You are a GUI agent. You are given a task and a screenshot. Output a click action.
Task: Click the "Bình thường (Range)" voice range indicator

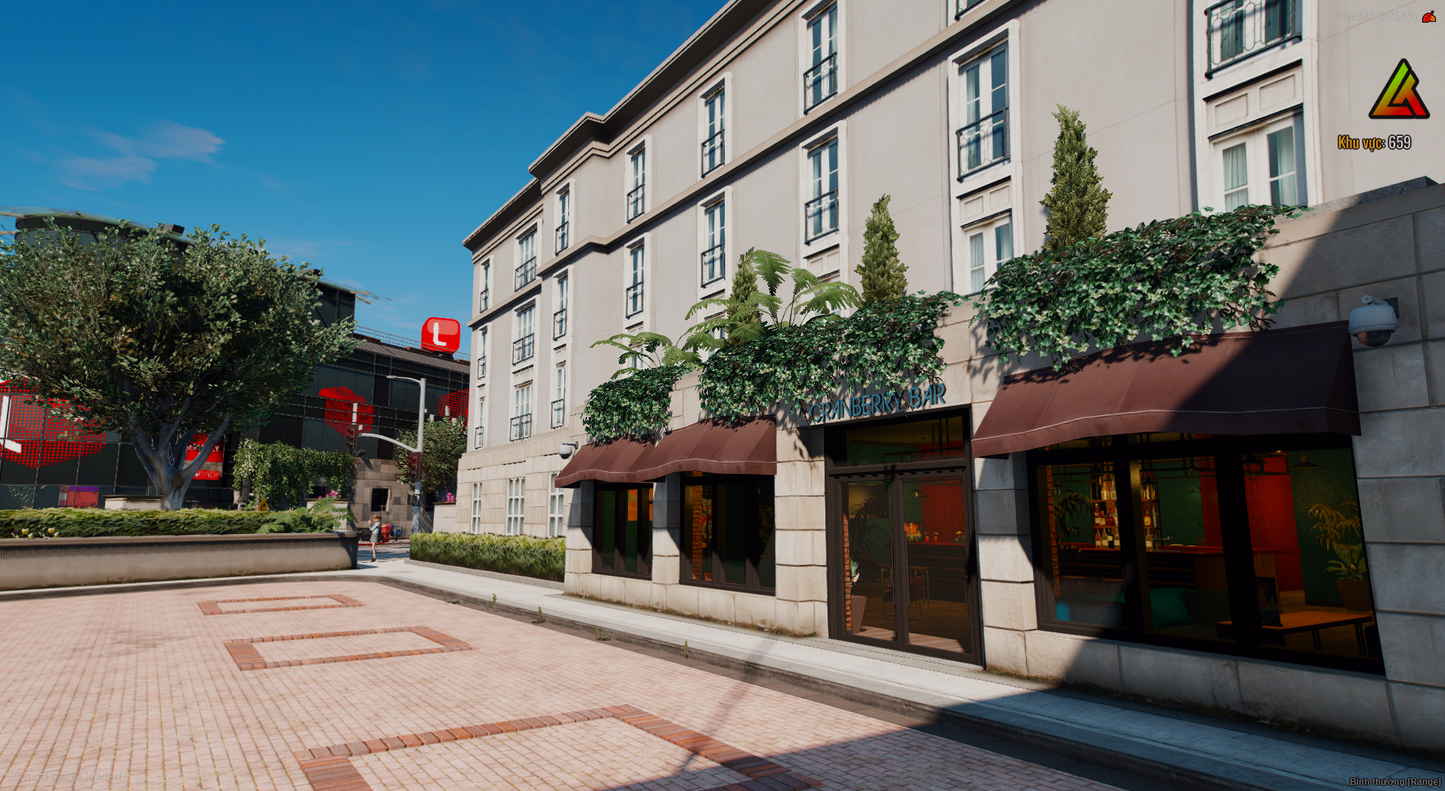[1395, 782]
